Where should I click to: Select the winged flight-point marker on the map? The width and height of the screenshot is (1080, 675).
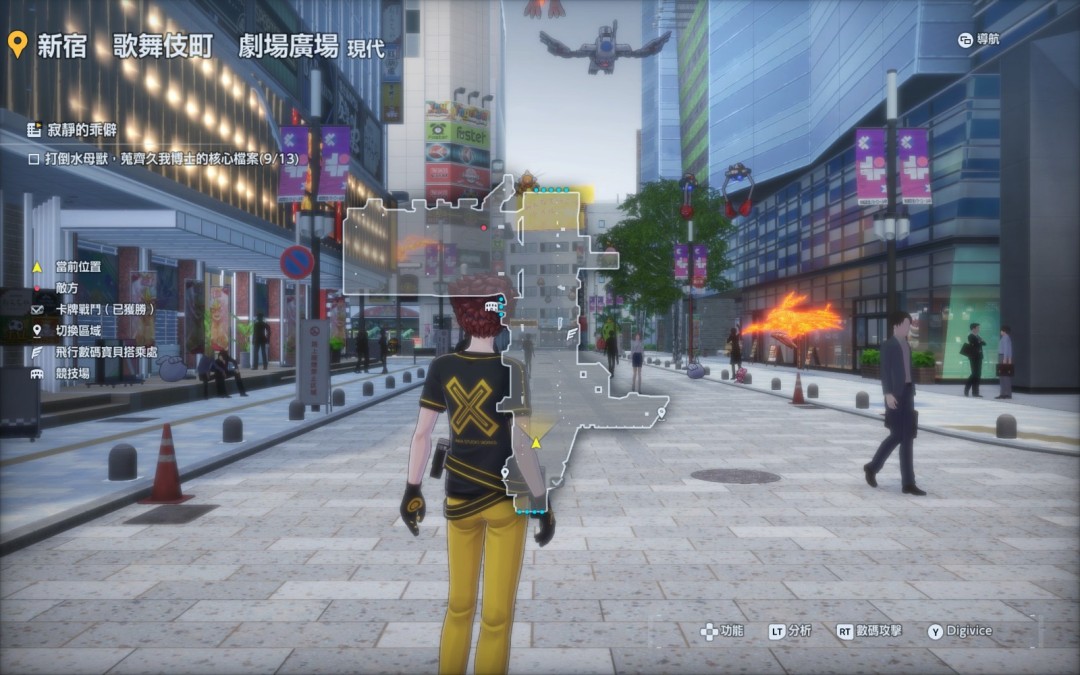tap(573, 334)
